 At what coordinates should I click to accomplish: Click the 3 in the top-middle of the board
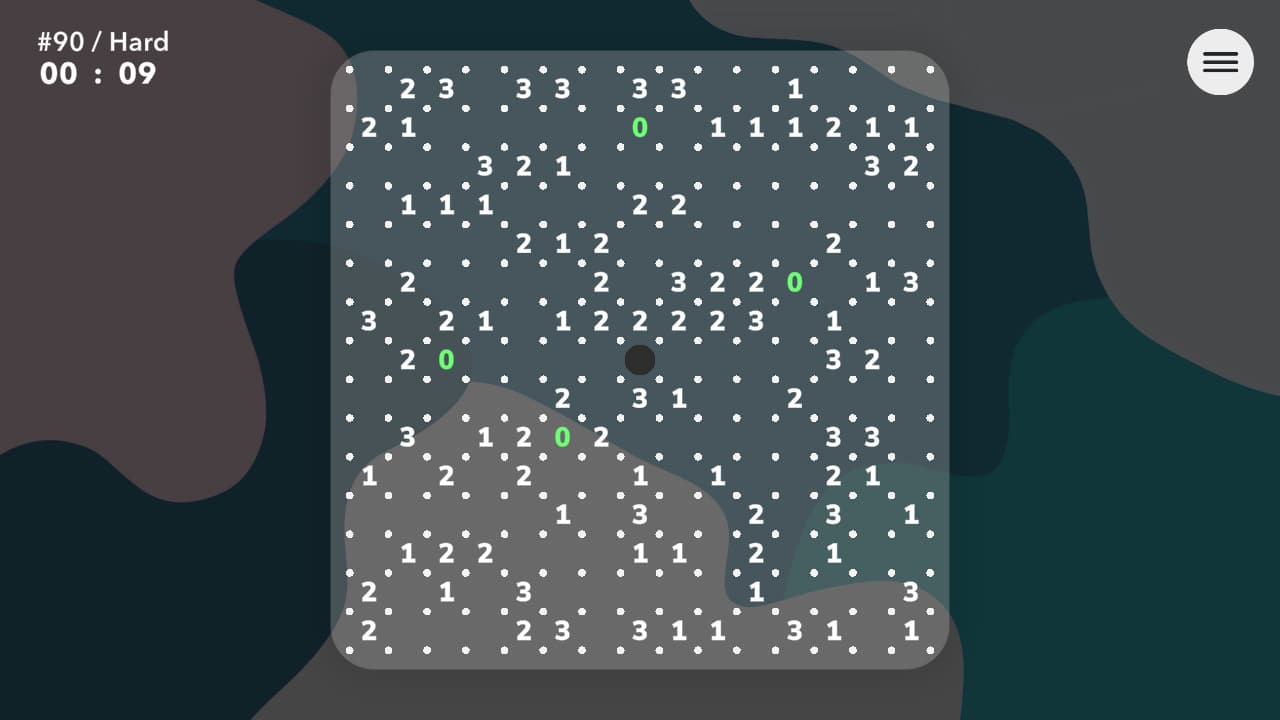pyautogui.click(x=639, y=89)
